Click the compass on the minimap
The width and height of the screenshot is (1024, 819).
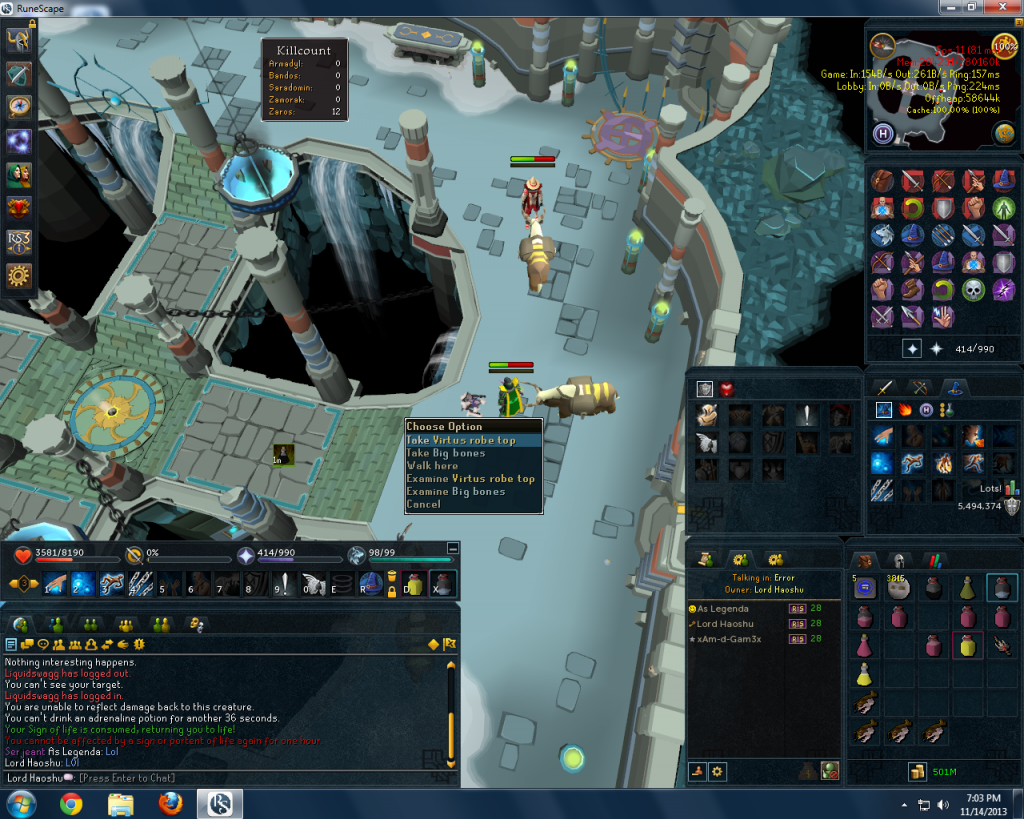coord(882,45)
